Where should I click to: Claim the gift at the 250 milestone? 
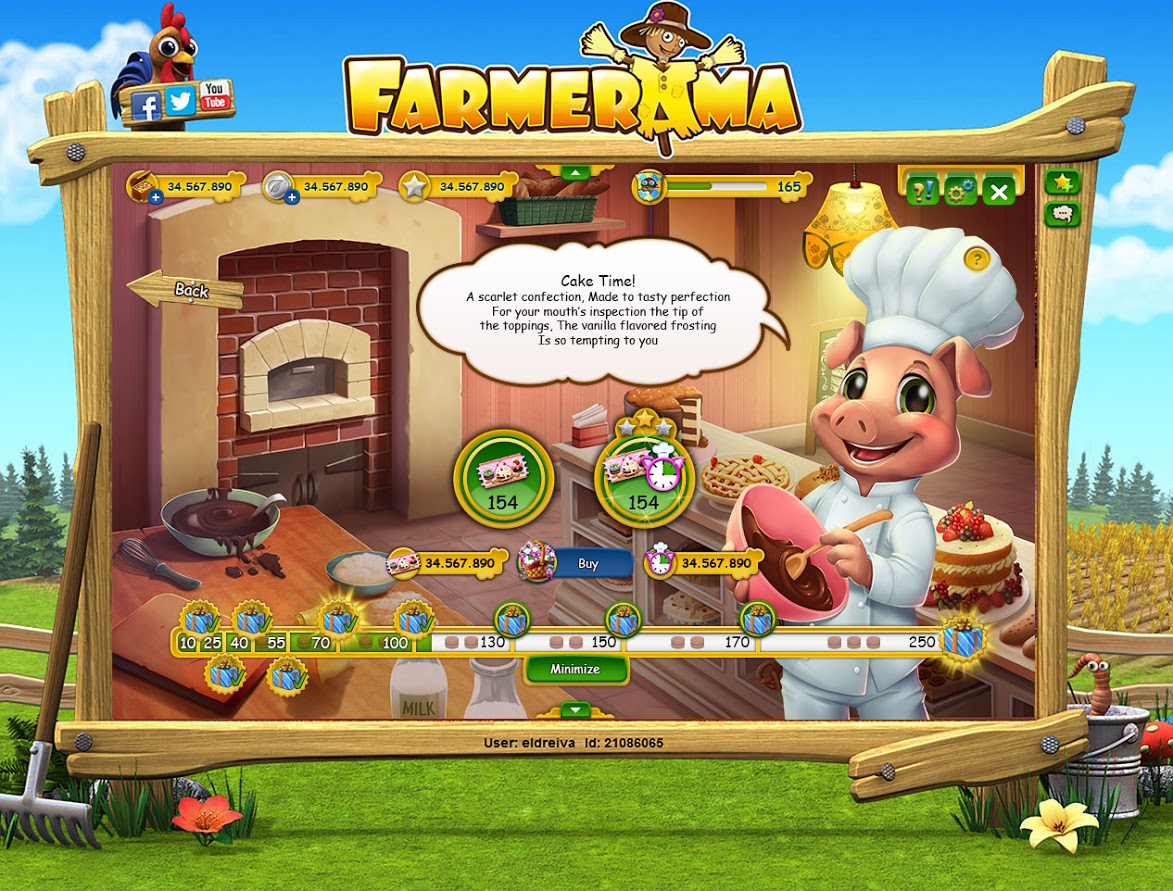(963, 637)
